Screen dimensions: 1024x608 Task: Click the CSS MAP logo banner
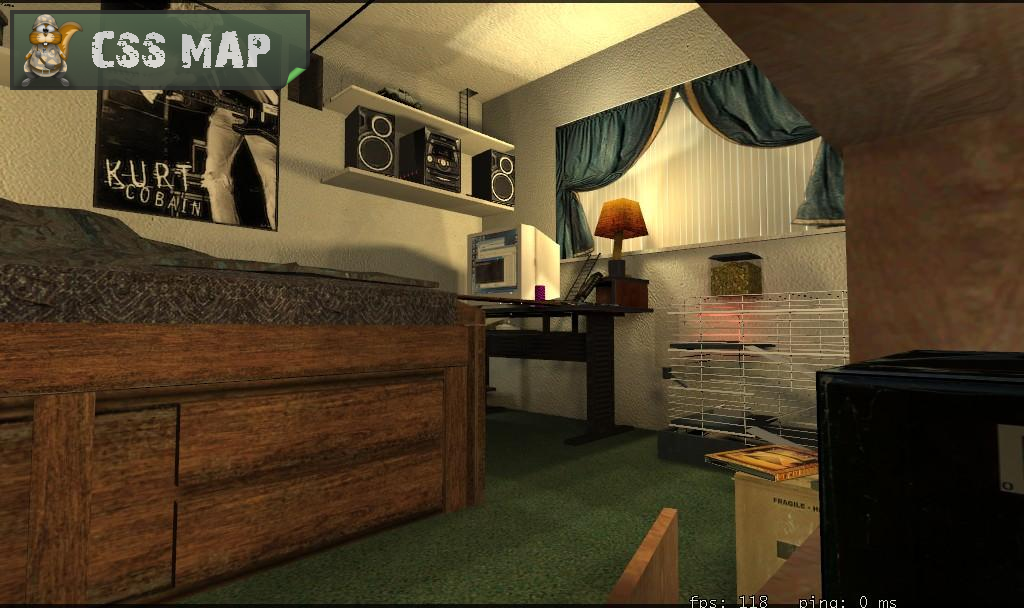point(159,50)
